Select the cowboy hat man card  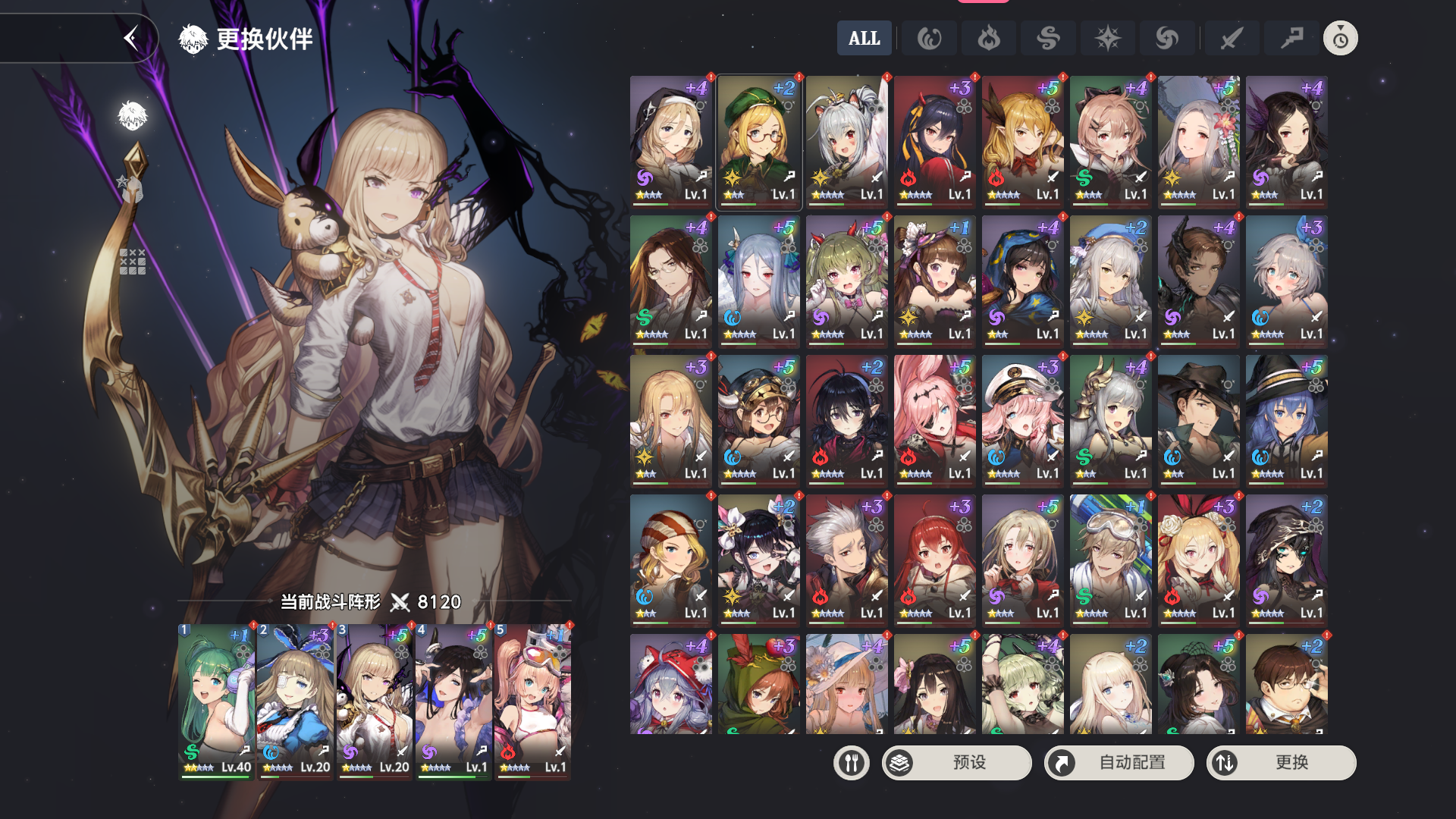(x=1198, y=420)
